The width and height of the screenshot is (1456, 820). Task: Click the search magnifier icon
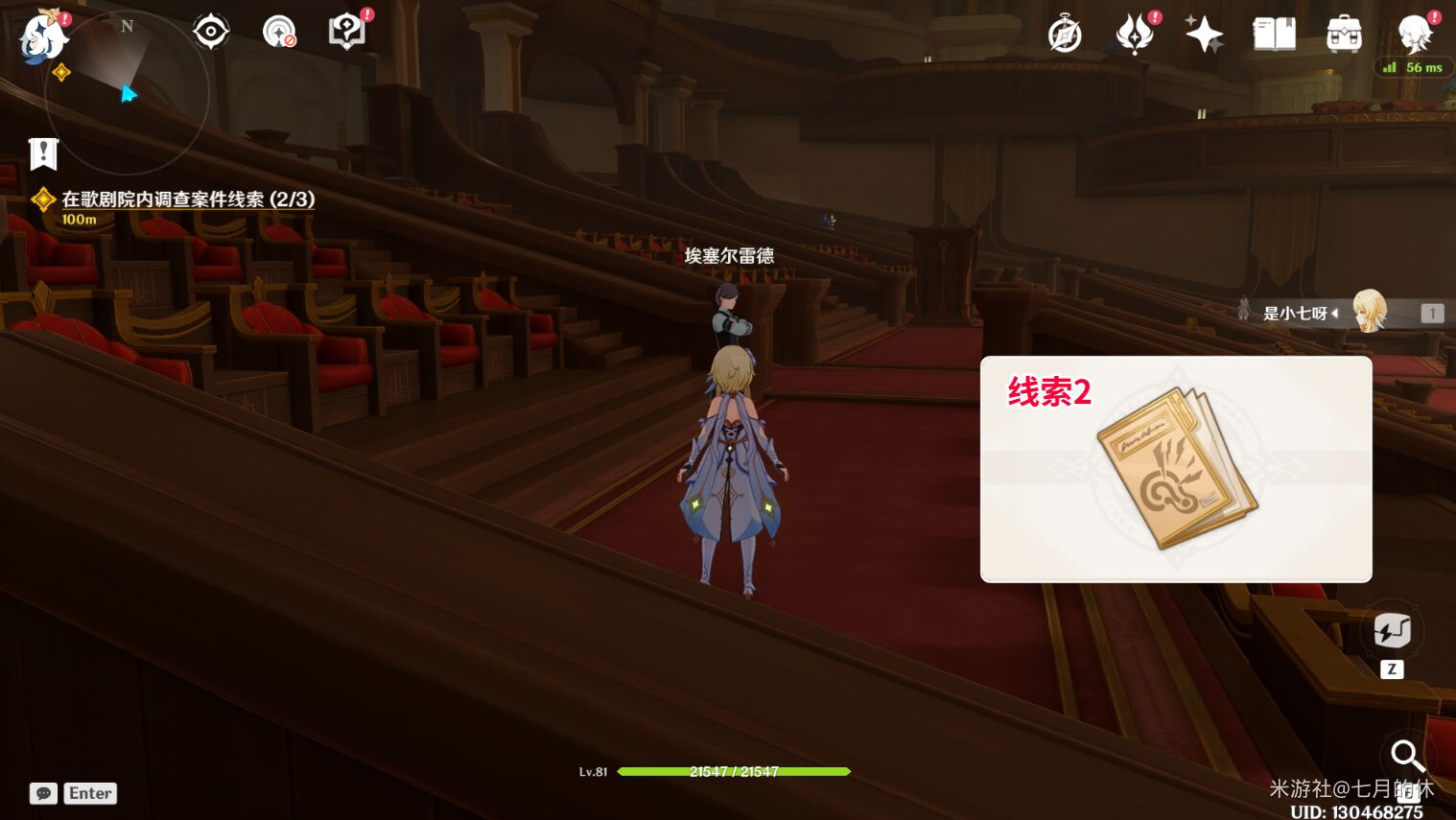[x=1406, y=757]
